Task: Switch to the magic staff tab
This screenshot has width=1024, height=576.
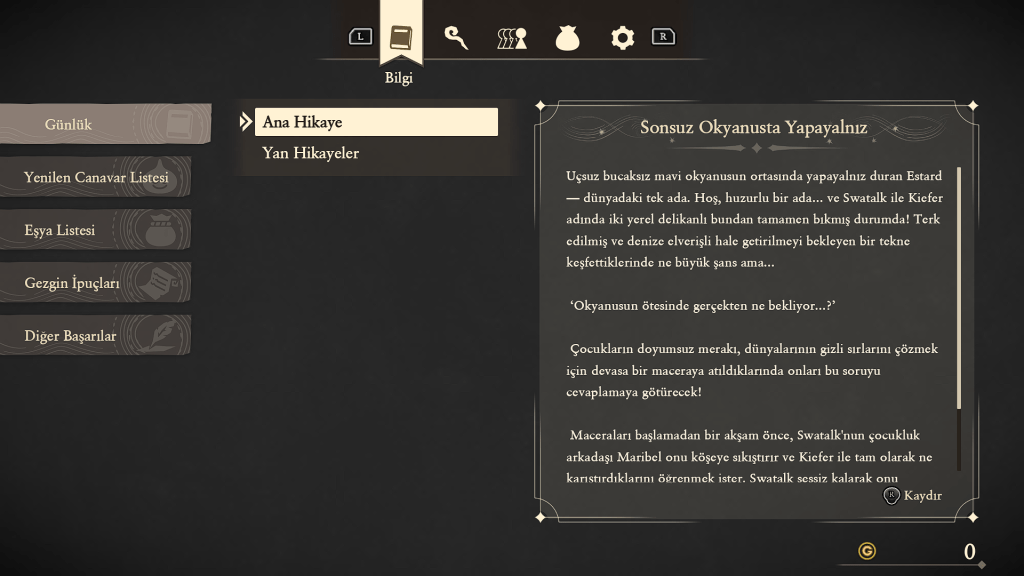Action: 456,38
